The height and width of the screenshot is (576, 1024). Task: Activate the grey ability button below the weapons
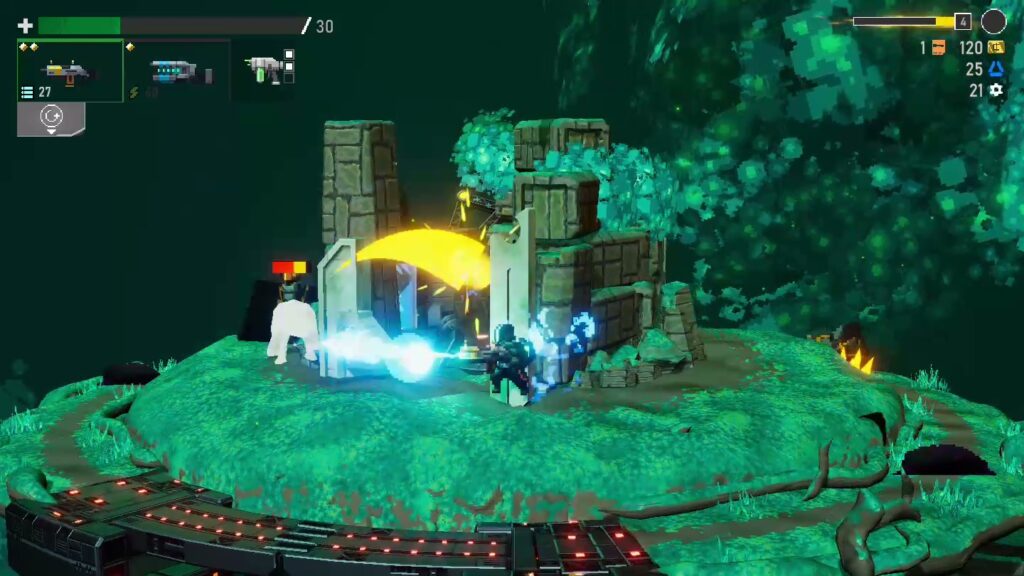click(51, 118)
